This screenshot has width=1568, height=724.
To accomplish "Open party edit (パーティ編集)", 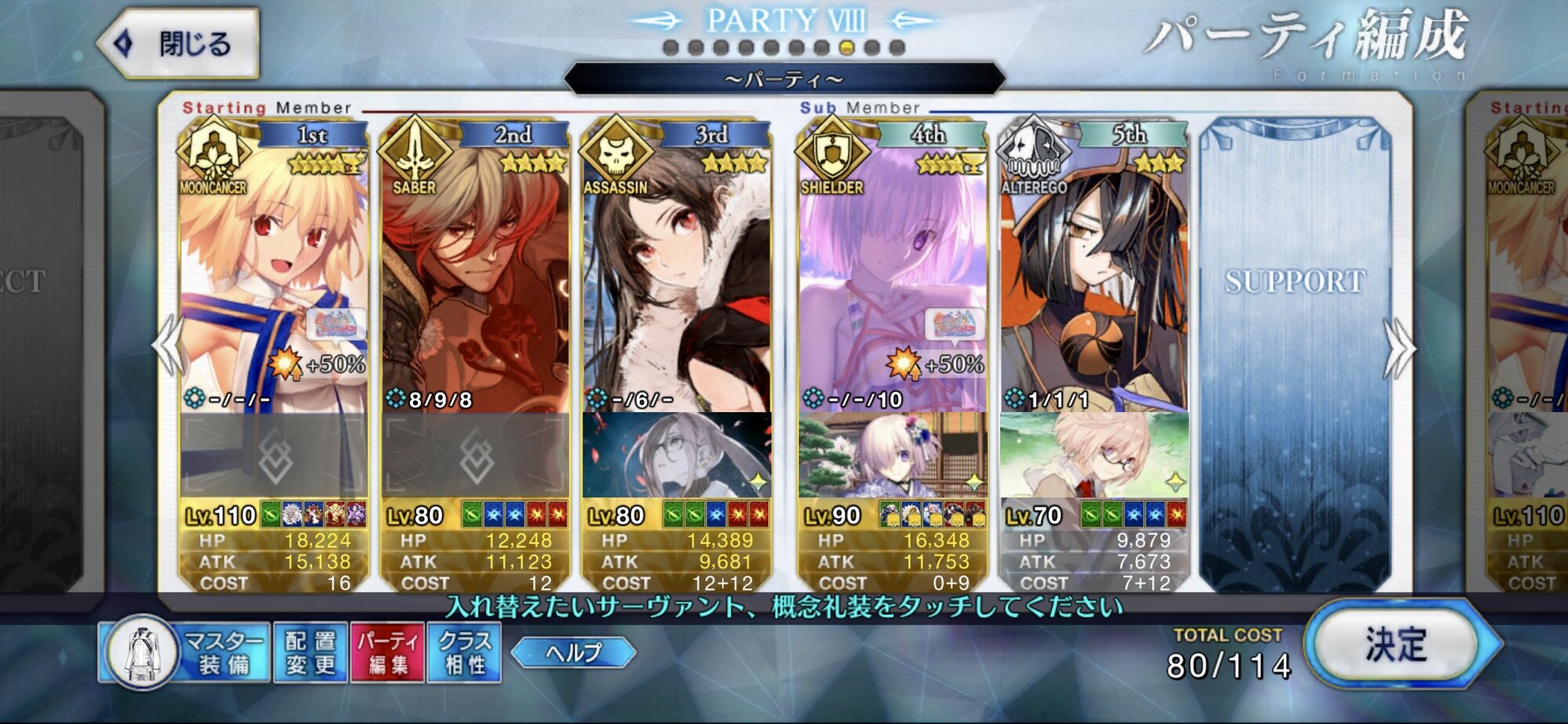I will click(x=387, y=653).
